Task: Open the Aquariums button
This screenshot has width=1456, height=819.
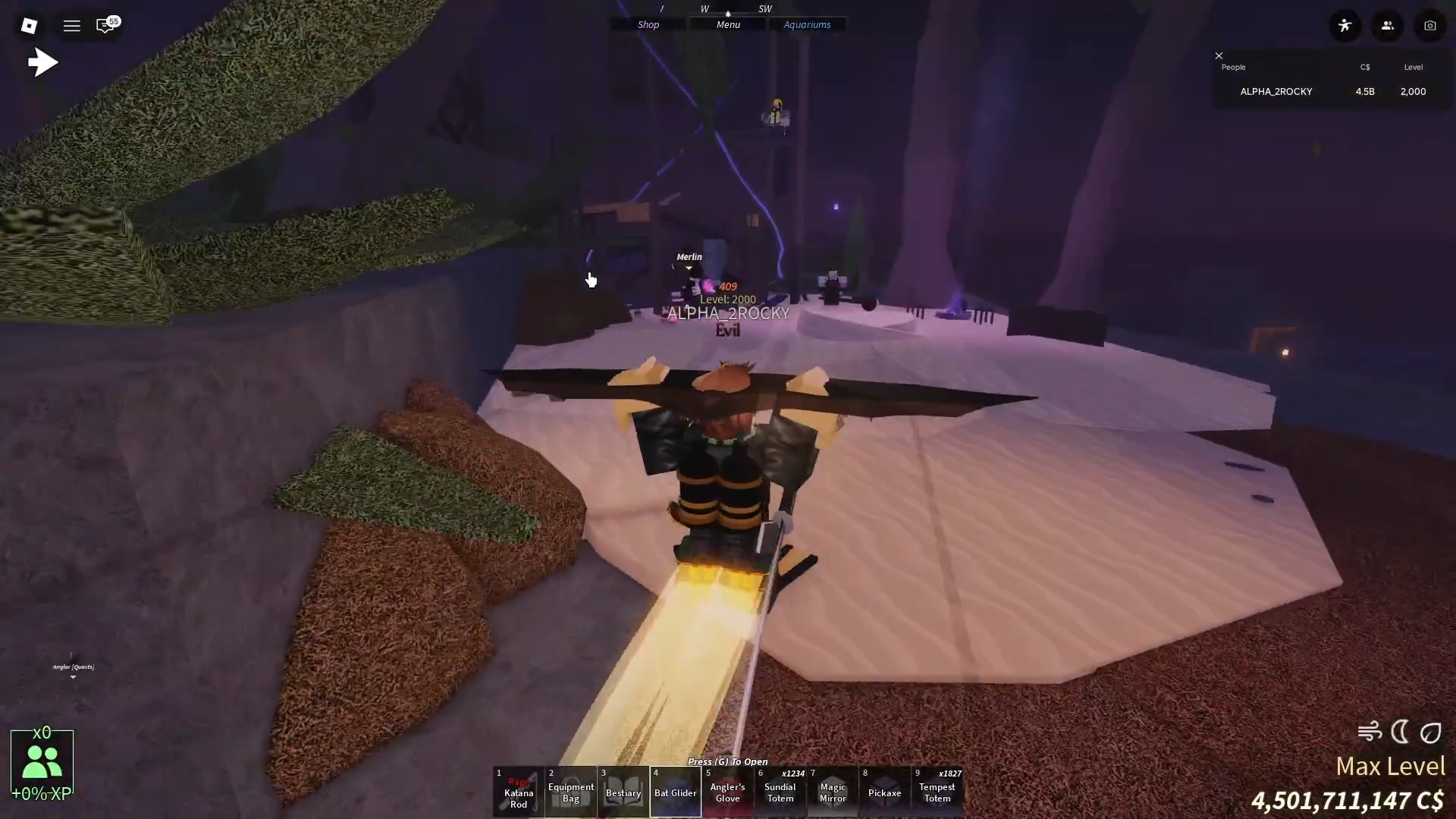Action: pyautogui.click(x=807, y=24)
